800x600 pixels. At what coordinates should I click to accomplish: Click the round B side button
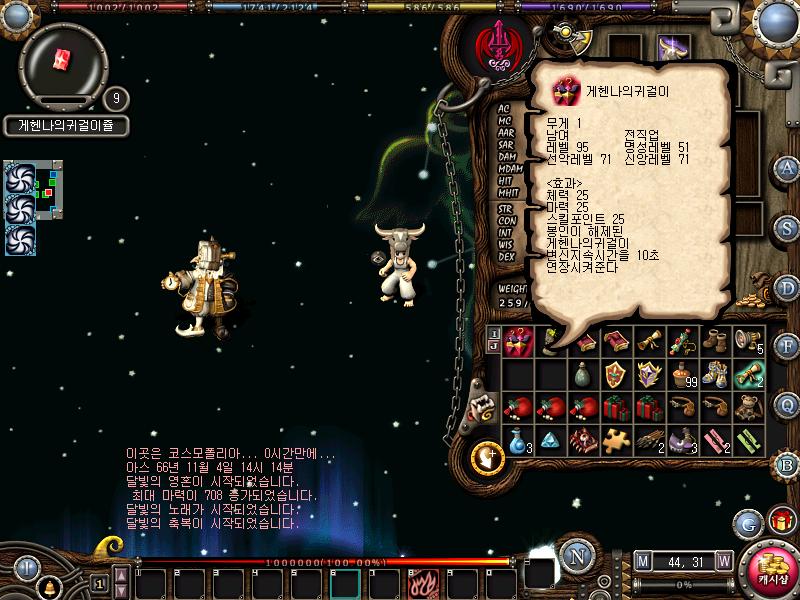click(x=787, y=464)
